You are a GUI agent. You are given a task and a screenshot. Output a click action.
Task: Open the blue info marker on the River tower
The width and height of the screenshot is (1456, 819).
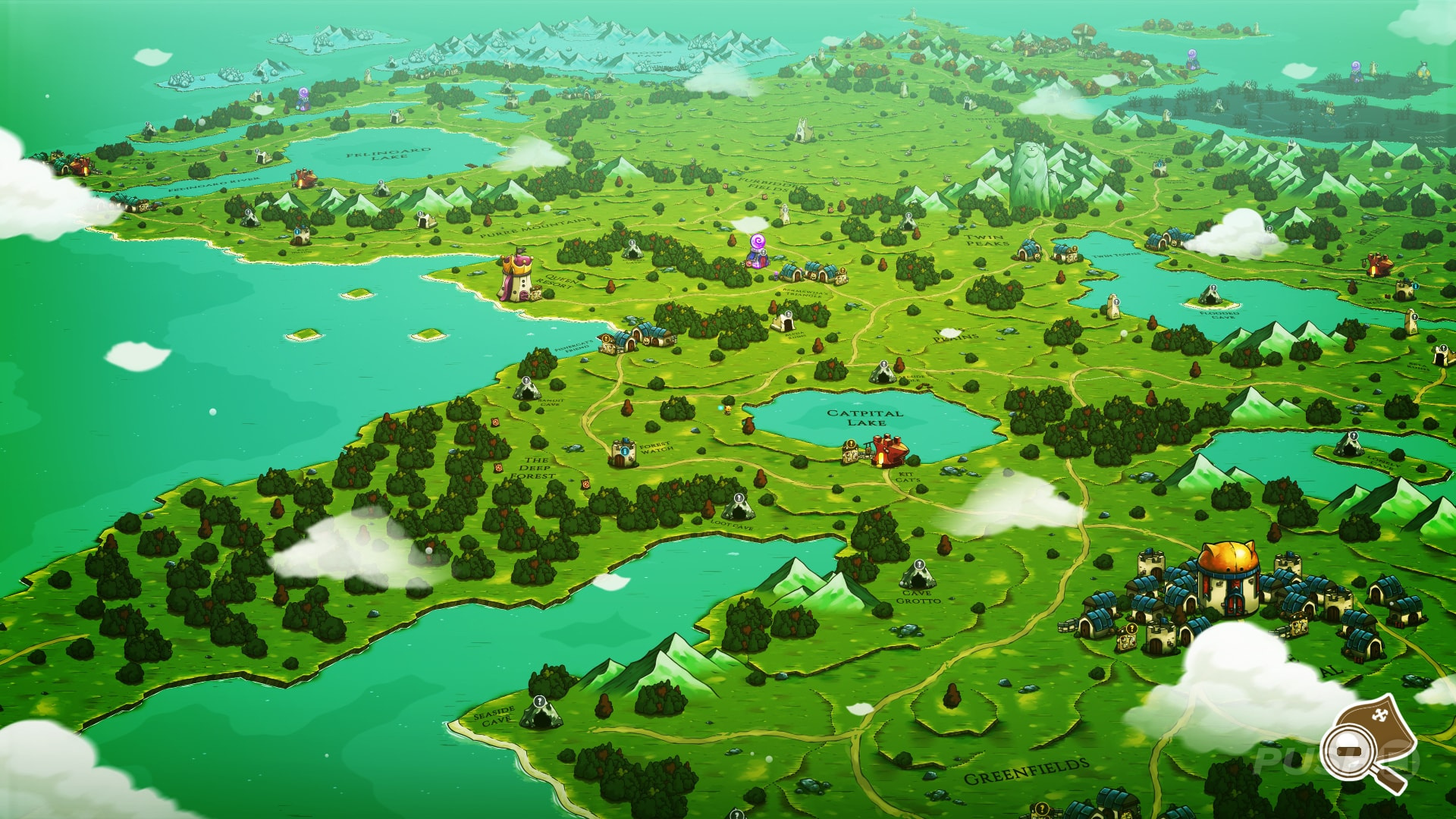click(x=1415, y=287)
